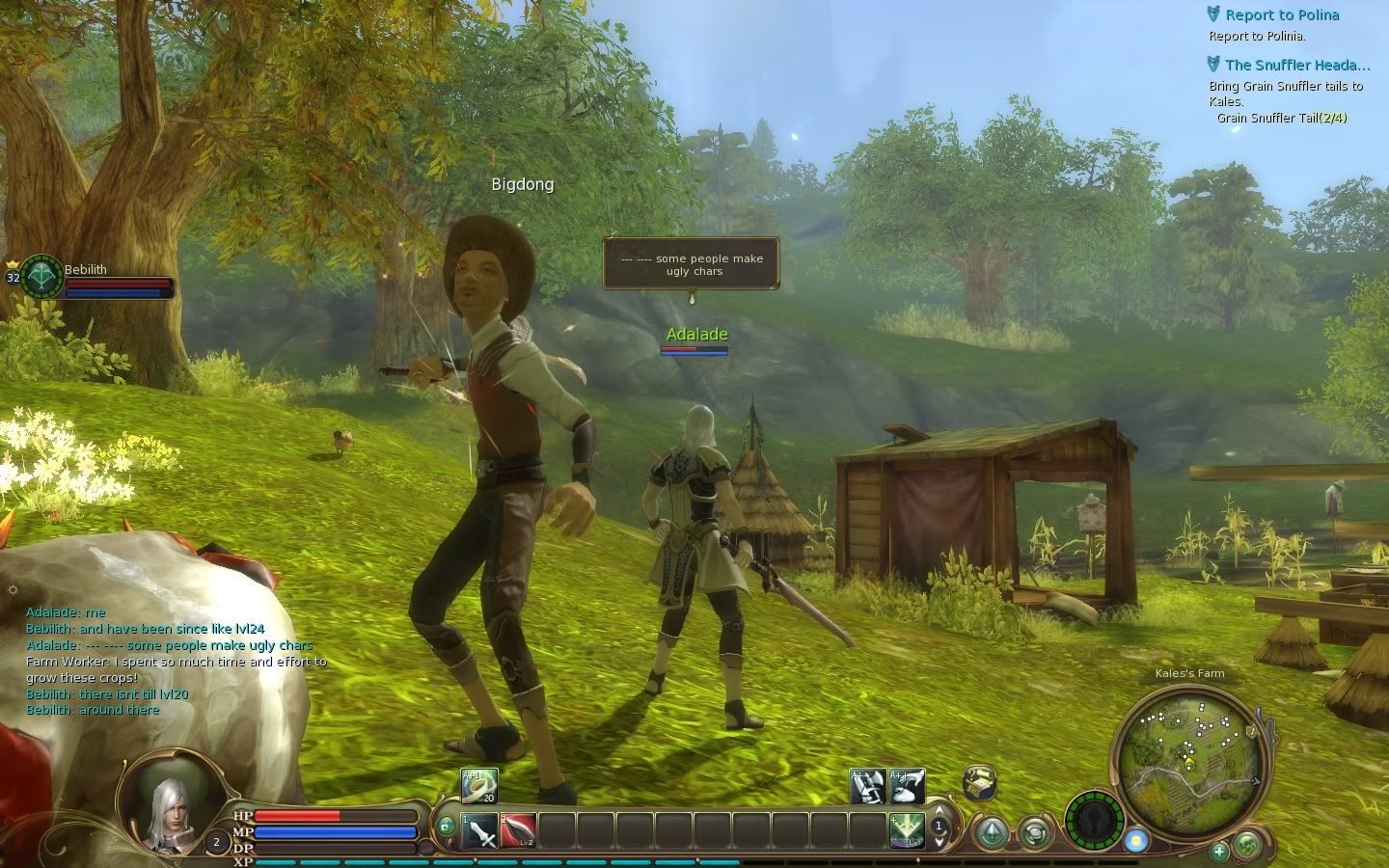
Task: Click the bag buff icon next to the weapon buff
Action: point(907,786)
